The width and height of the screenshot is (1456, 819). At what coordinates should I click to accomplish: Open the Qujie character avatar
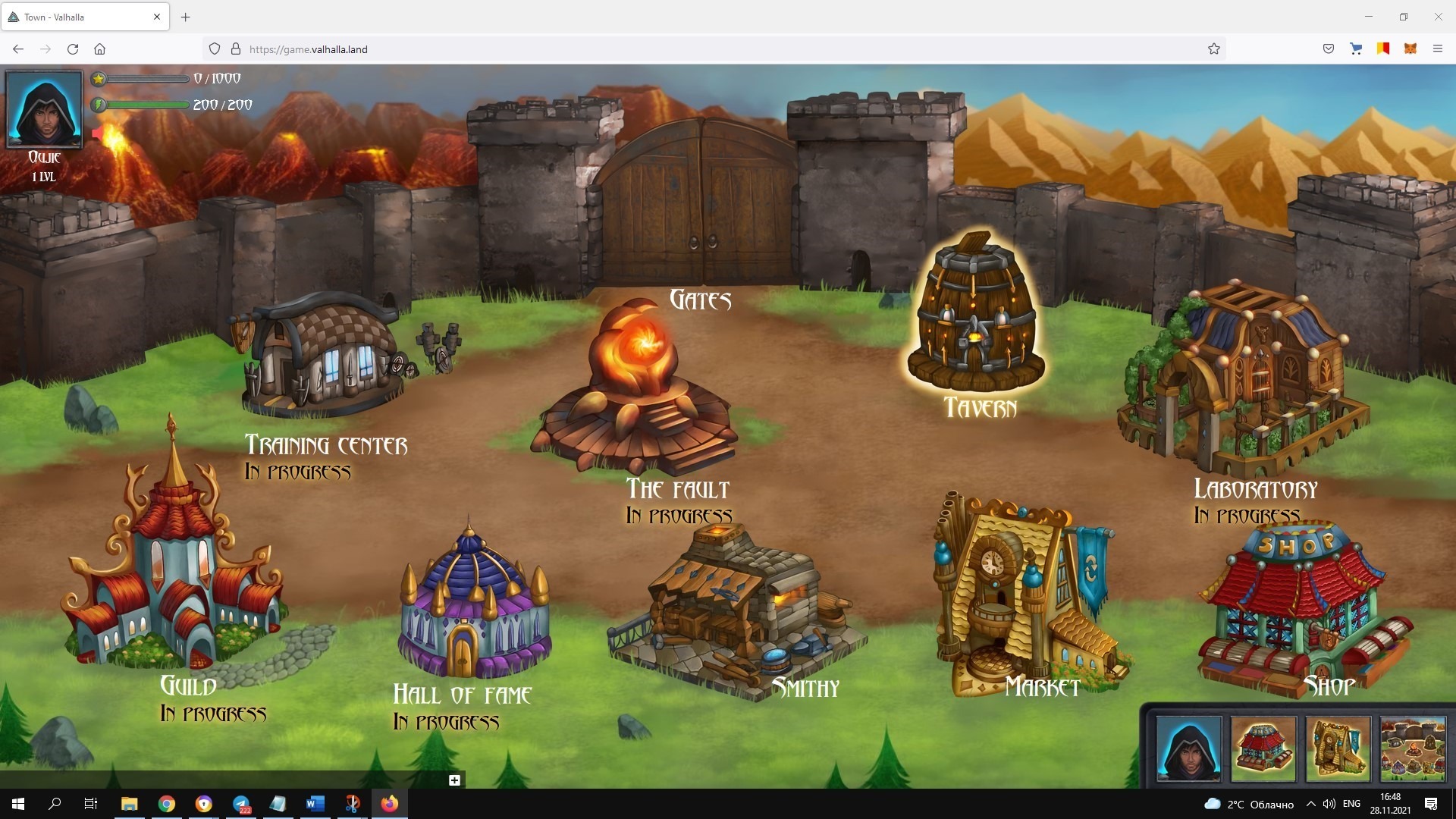click(x=45, y=109)
